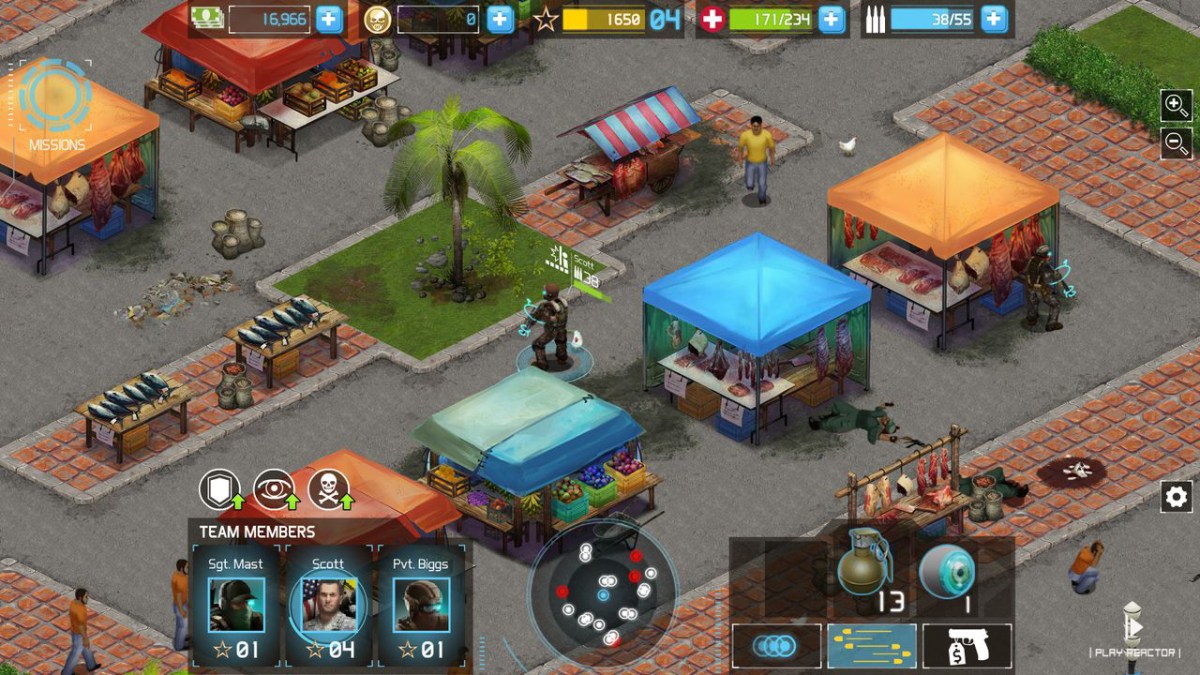
Task: Refill health using the plus button
Action: coord(831,19)
